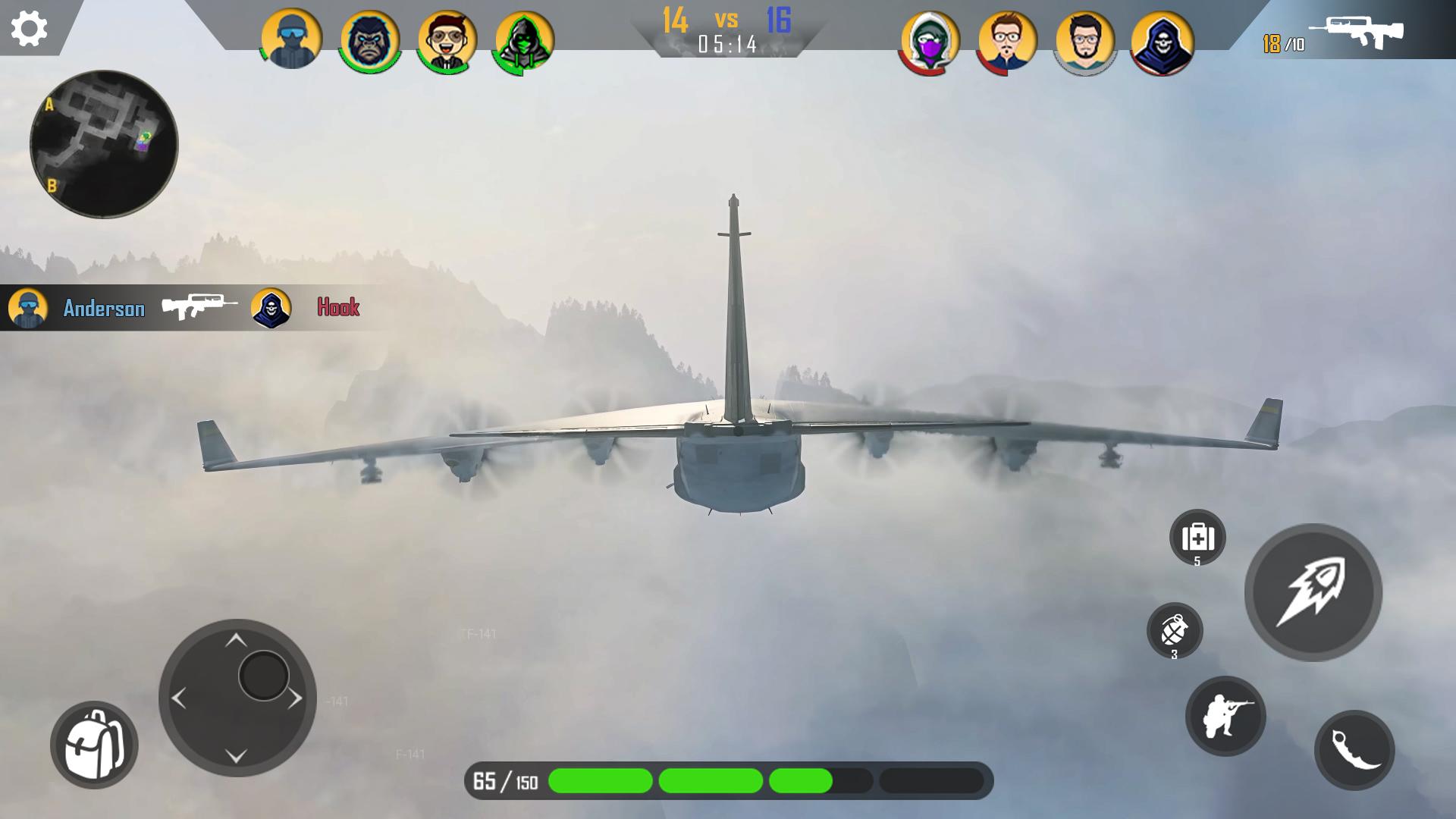Toggle the crouching soldier stance
The image size is (1456, 819).
pos(1225,716)
